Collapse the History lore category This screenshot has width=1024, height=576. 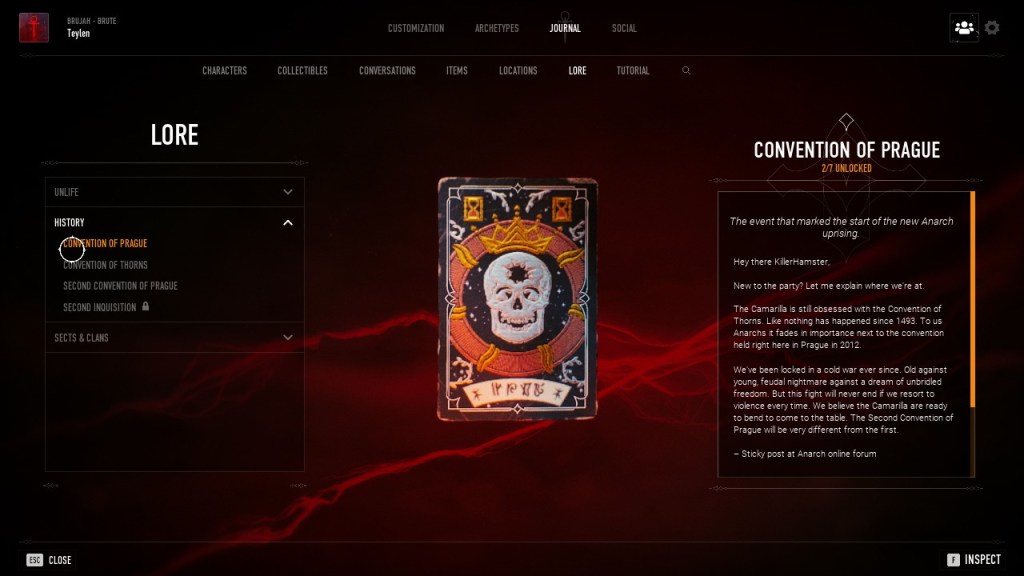pos(175,222)
